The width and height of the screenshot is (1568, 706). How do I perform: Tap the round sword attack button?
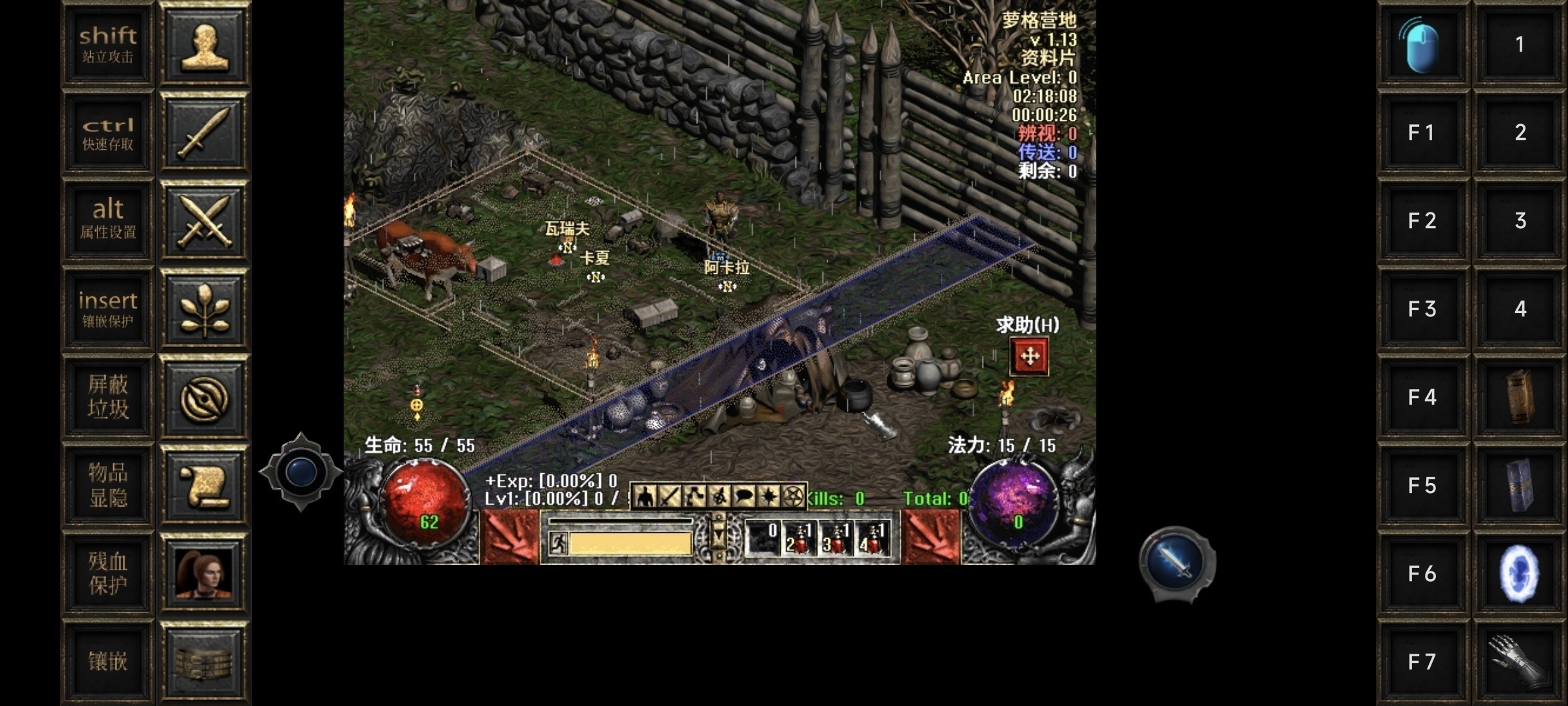coord(1176,562)
